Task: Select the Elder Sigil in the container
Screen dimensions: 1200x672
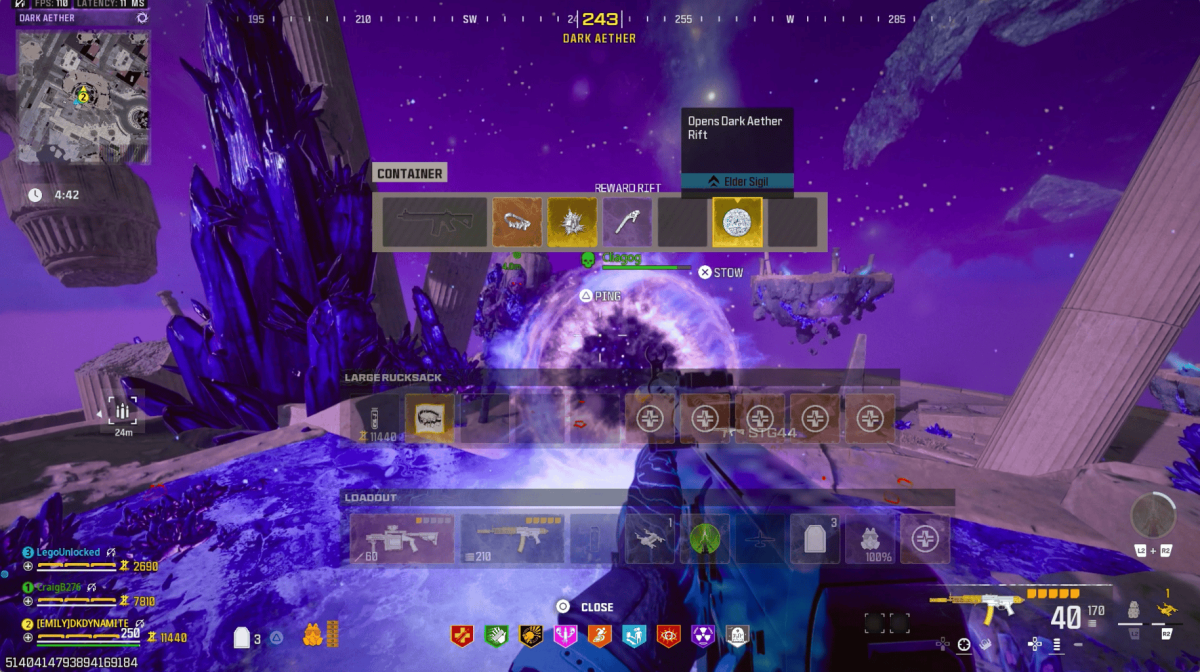Action: click(x=737, y=222)
